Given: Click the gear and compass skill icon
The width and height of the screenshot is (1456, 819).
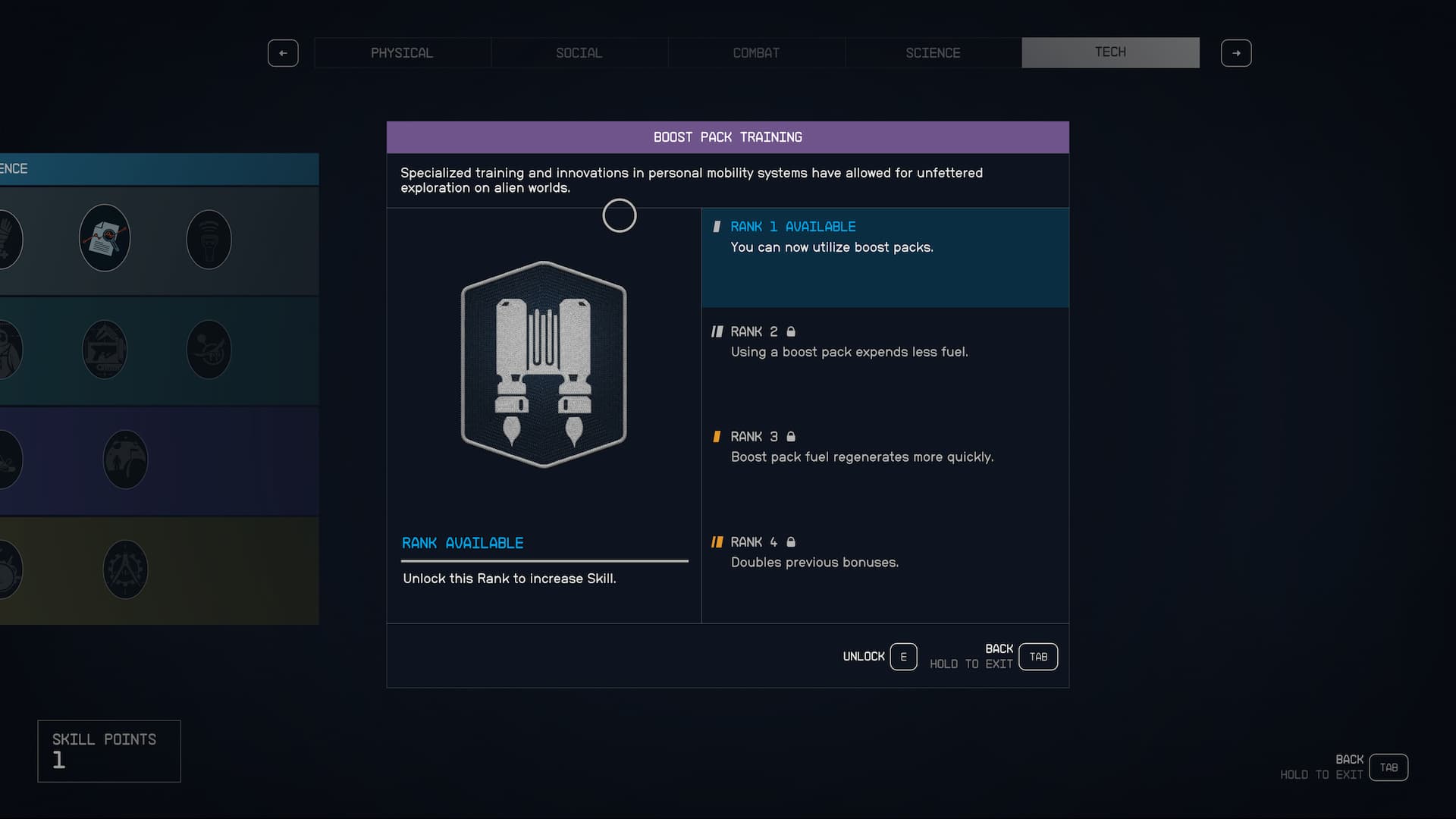Looking at the screenshot, I should click(124, 569).
